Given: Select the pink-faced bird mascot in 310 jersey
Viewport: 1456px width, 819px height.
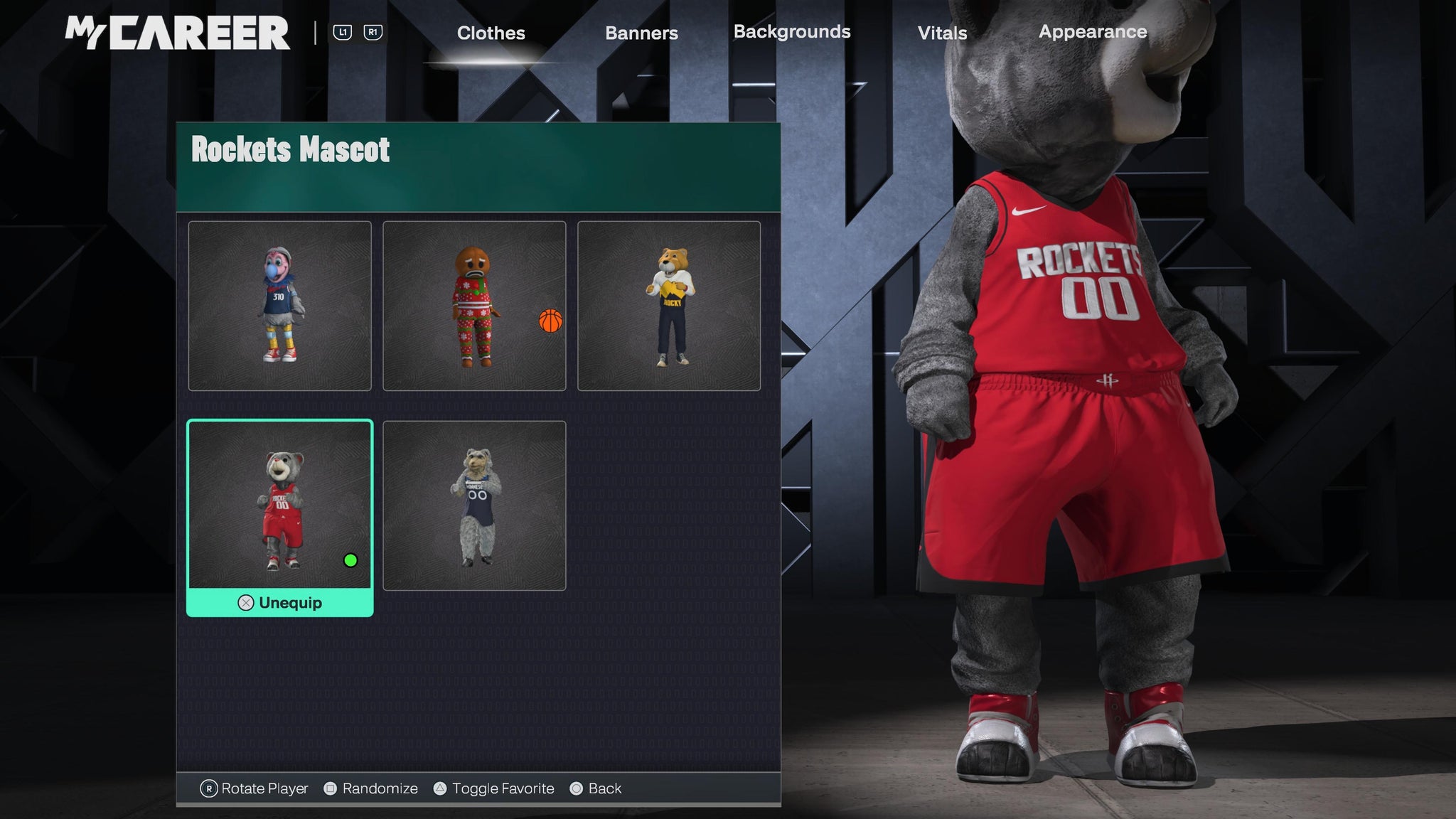Looking at the screenshot, I should [x=280, y=306].
